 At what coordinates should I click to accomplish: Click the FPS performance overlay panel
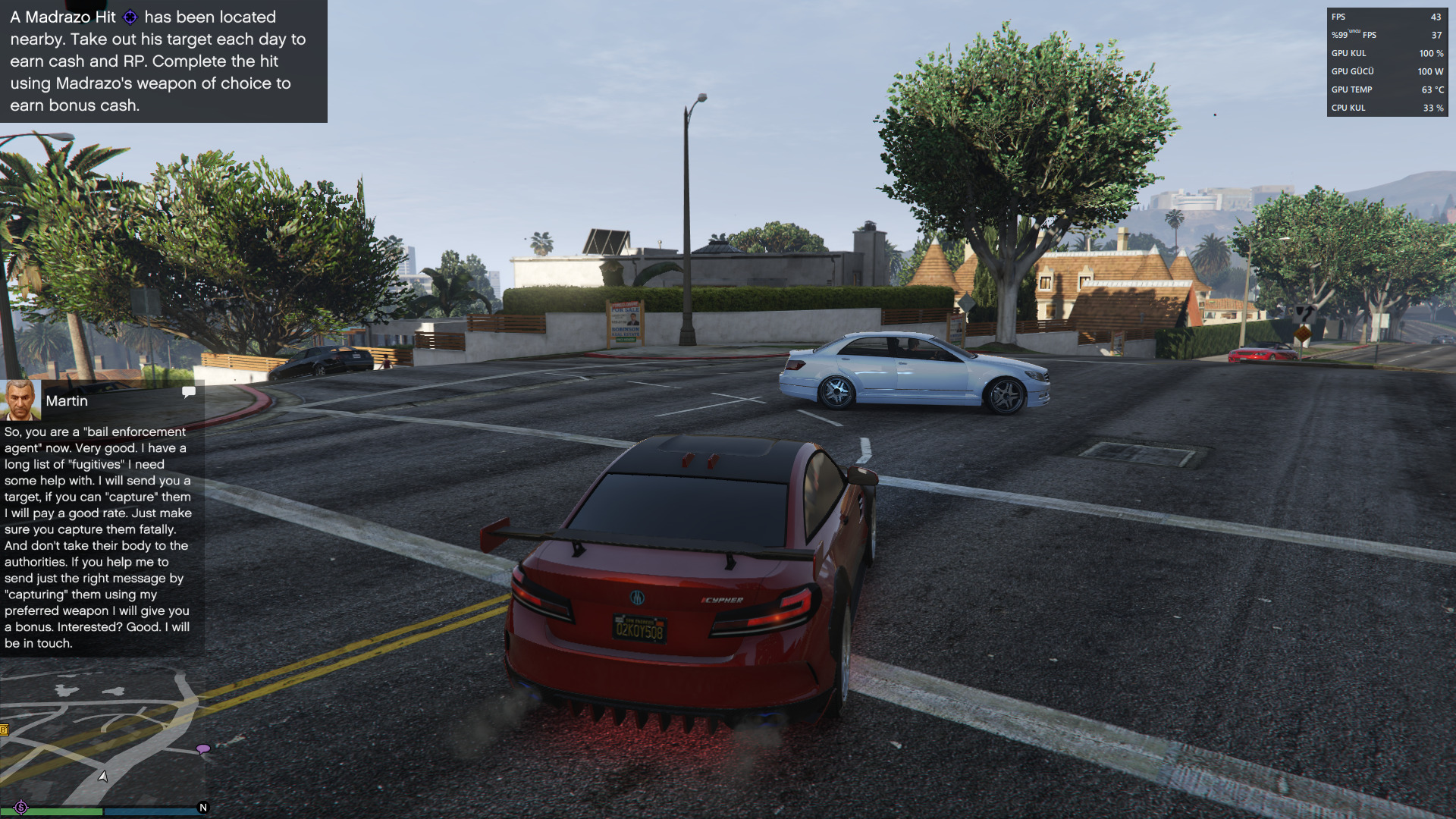coord(1387,62)
